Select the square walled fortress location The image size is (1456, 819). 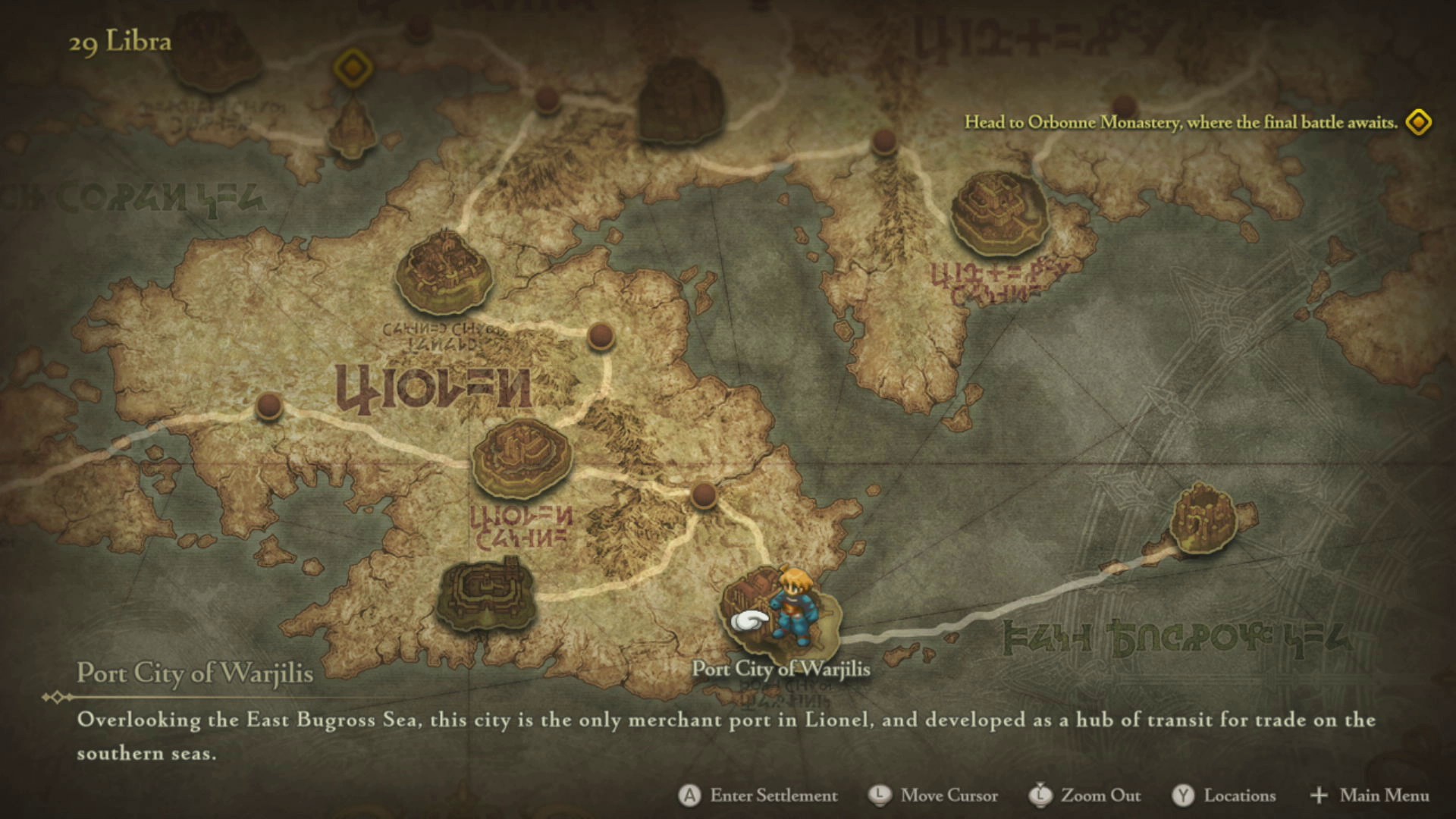click(x=486, y=594)
